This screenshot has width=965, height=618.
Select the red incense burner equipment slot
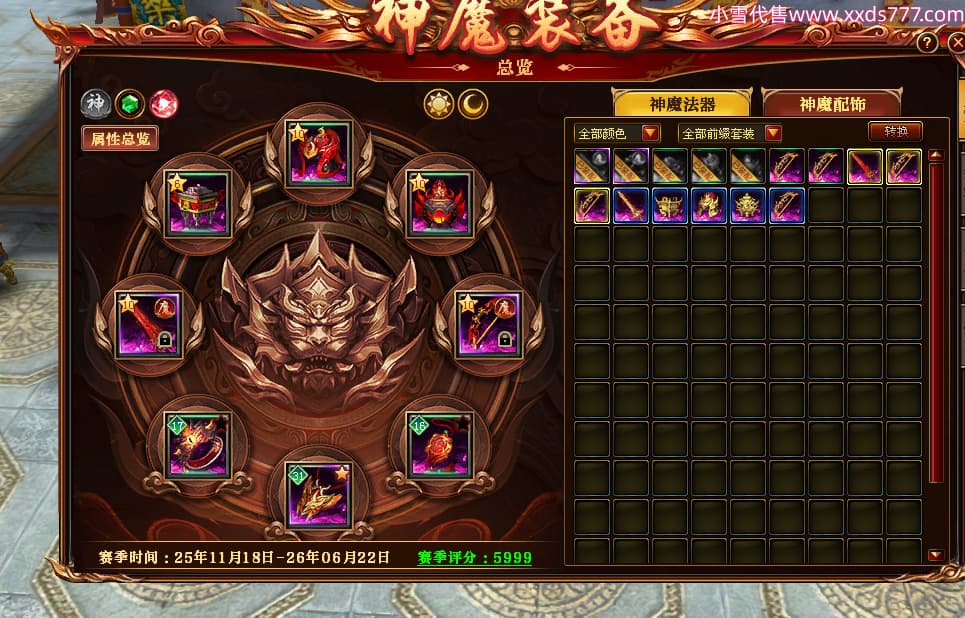[x=440, y=203]
